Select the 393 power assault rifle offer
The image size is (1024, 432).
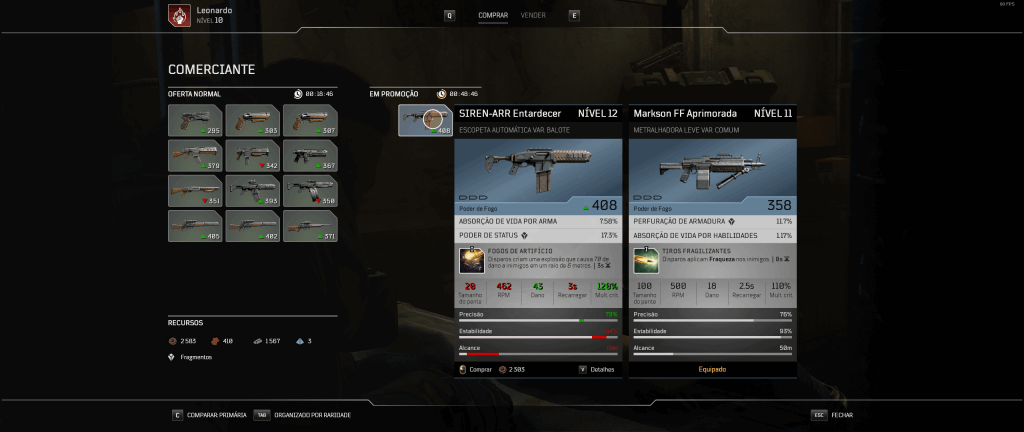click(252, 190)
